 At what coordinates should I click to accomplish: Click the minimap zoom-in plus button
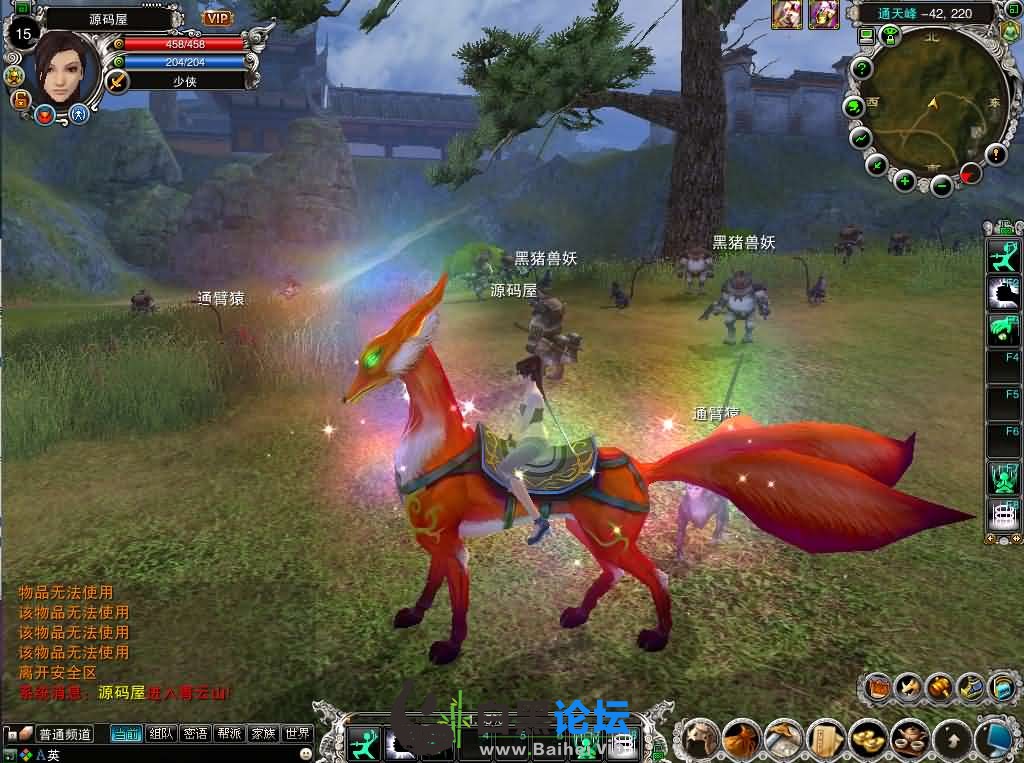click(904, 181)
